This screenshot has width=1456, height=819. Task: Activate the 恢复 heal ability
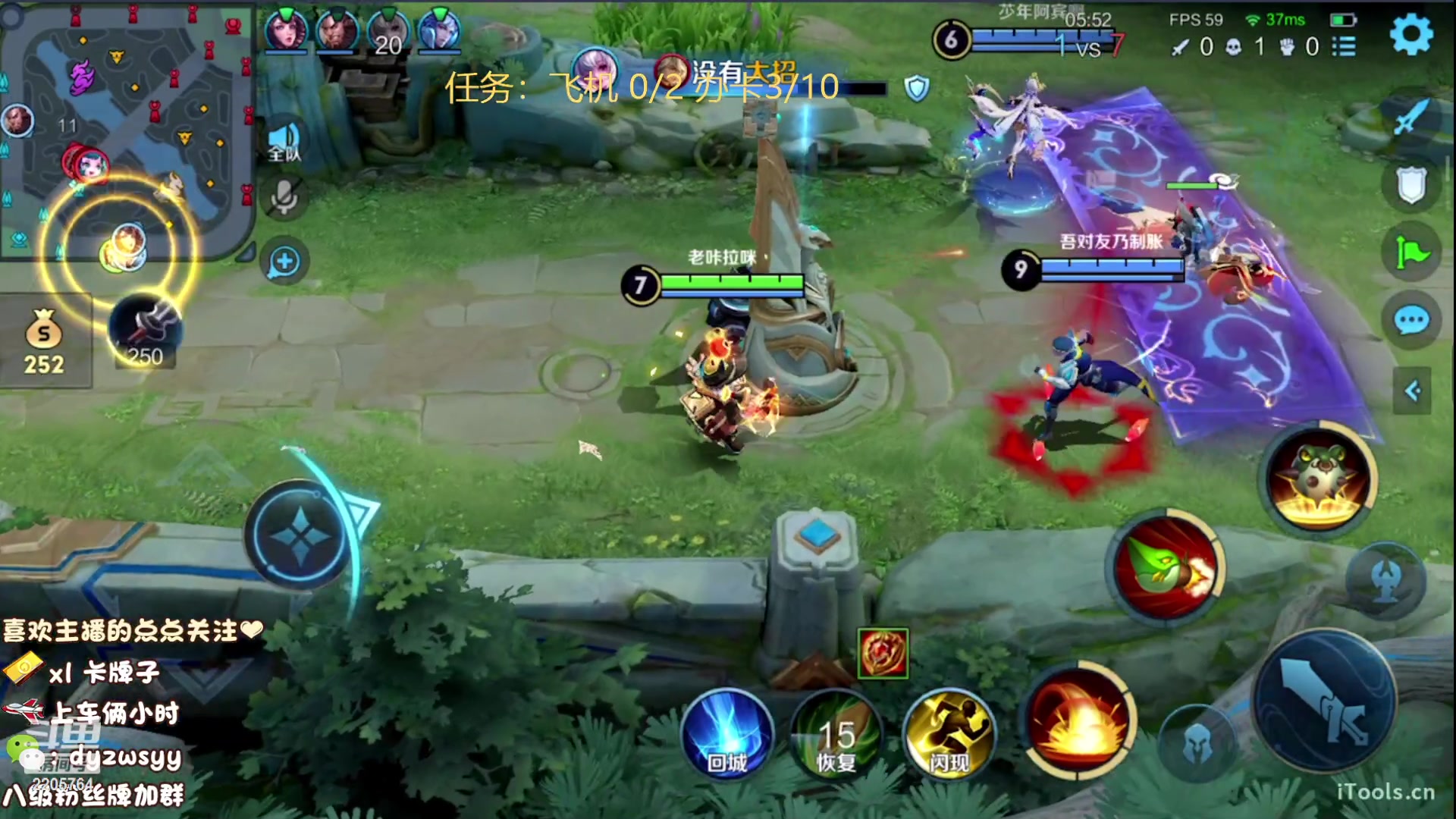pyautogui.click(x=836, y=736)
